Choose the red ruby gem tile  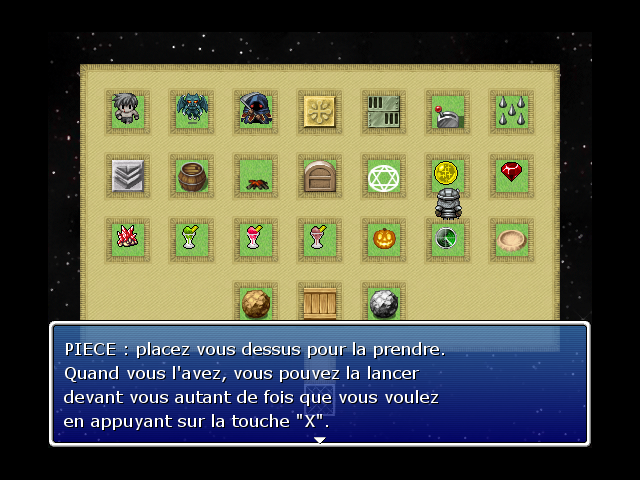pyautogui.click(x=511, y=173)
